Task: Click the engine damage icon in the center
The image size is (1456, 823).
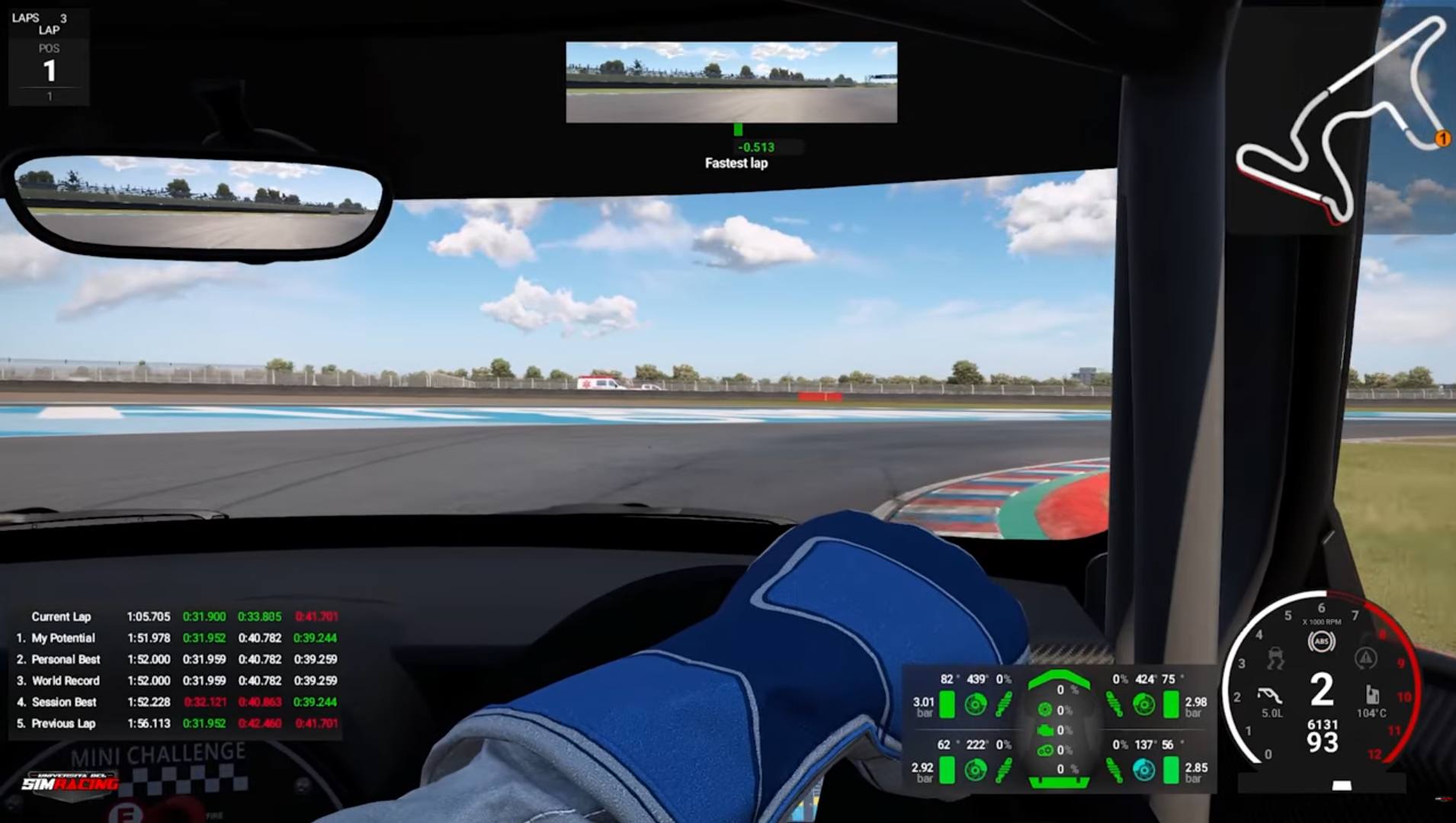Action: (1046, 730)
